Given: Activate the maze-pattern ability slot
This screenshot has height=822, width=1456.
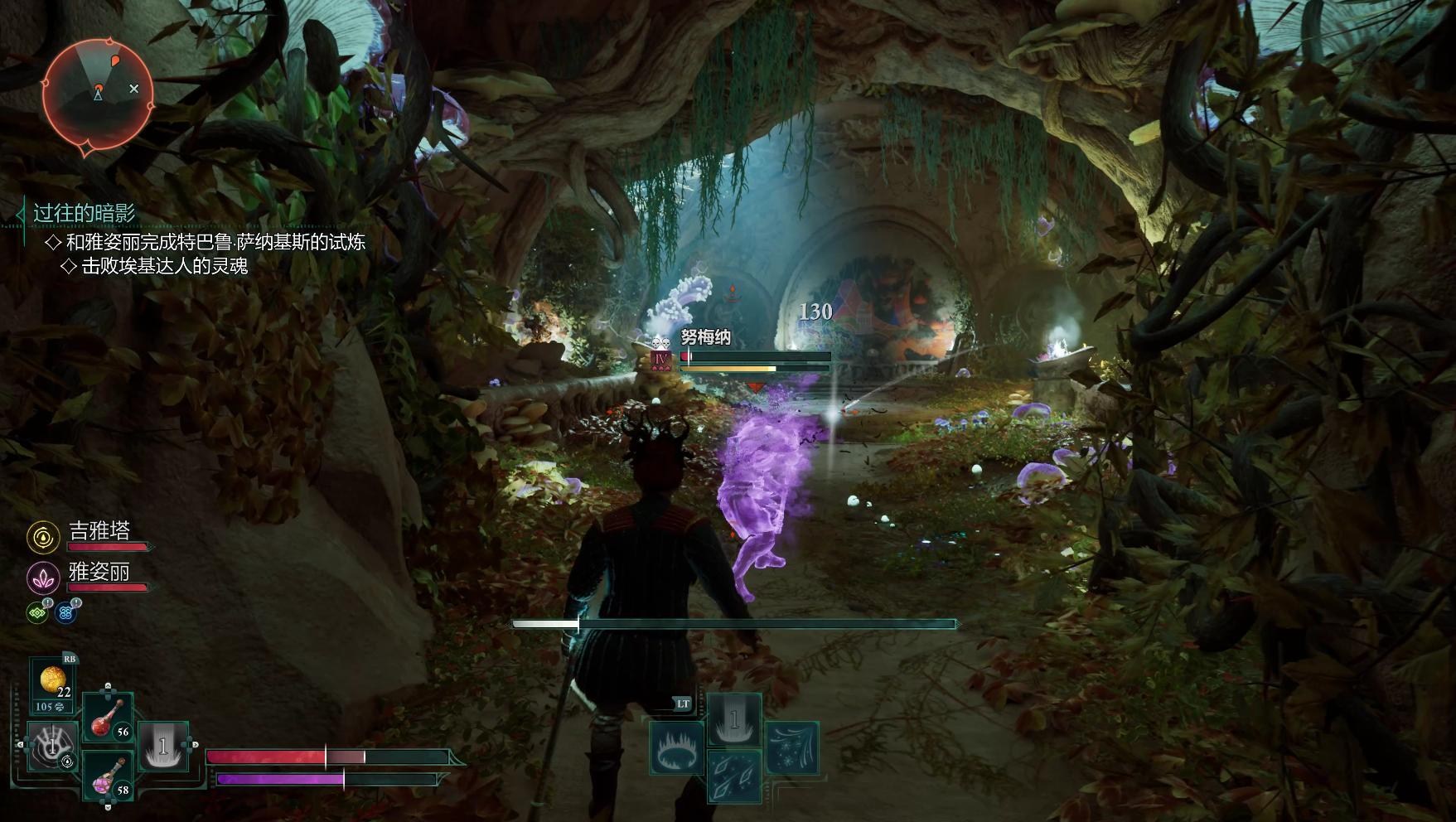Looking at the screenshot, I should click(51, 746).
